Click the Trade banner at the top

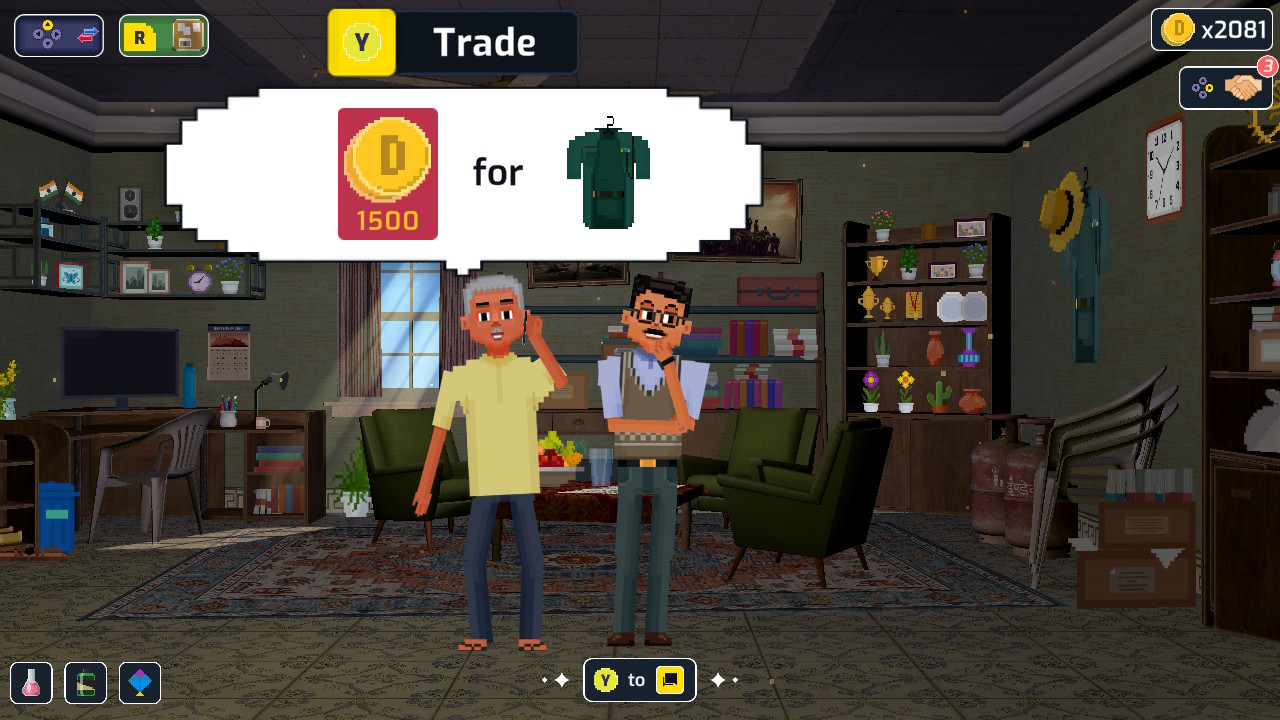(x=487, y=42)
